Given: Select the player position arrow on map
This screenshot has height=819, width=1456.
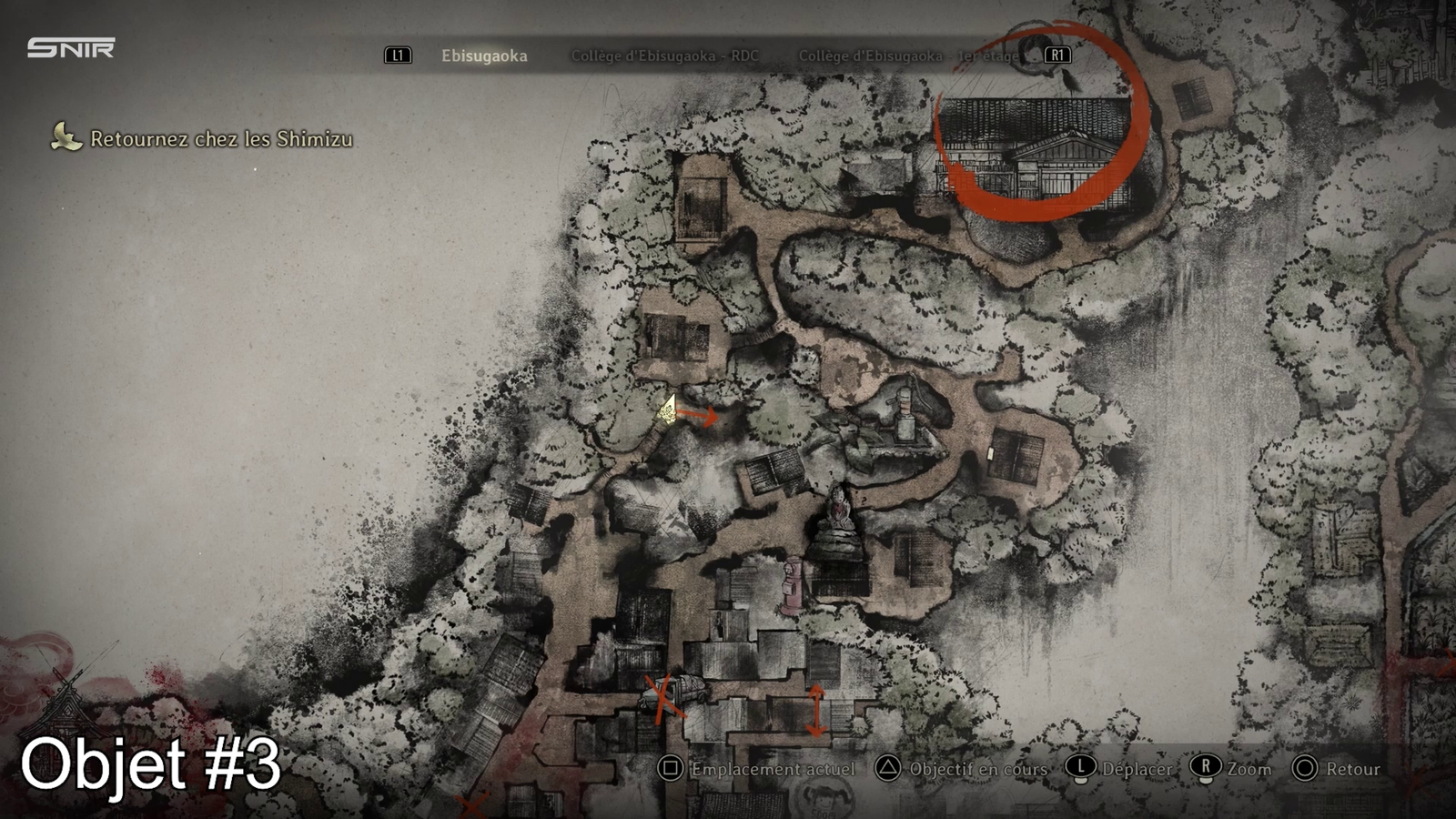Looking at the screenshot, I should pos(669,409).
